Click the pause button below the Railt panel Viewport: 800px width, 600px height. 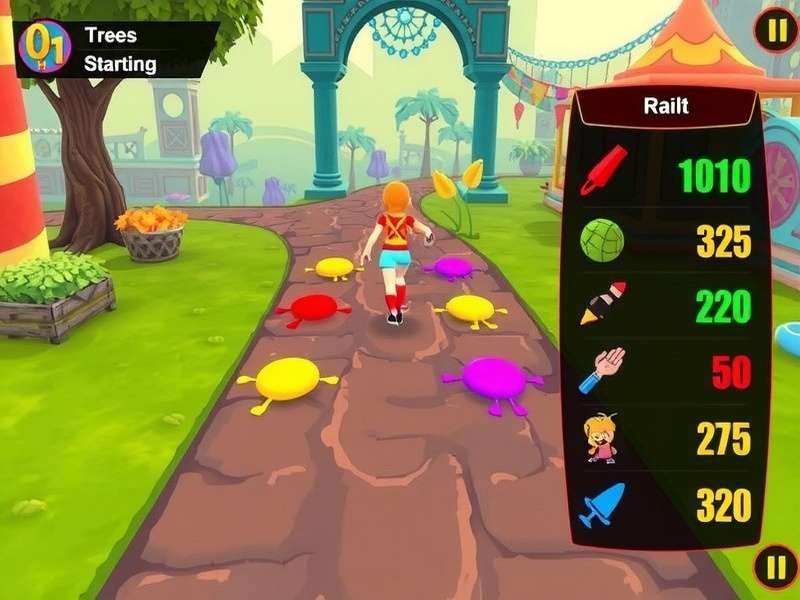[776, 568]
